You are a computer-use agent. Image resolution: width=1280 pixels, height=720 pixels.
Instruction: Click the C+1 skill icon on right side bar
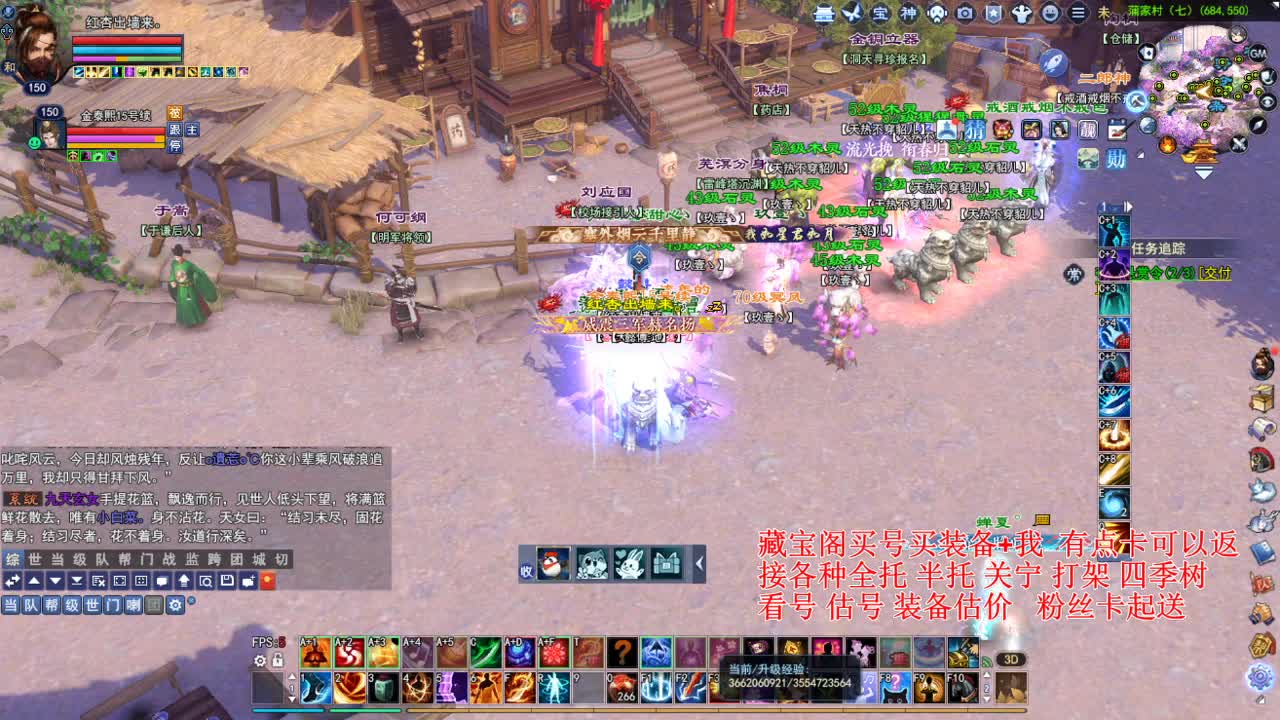coord(1113,230)
